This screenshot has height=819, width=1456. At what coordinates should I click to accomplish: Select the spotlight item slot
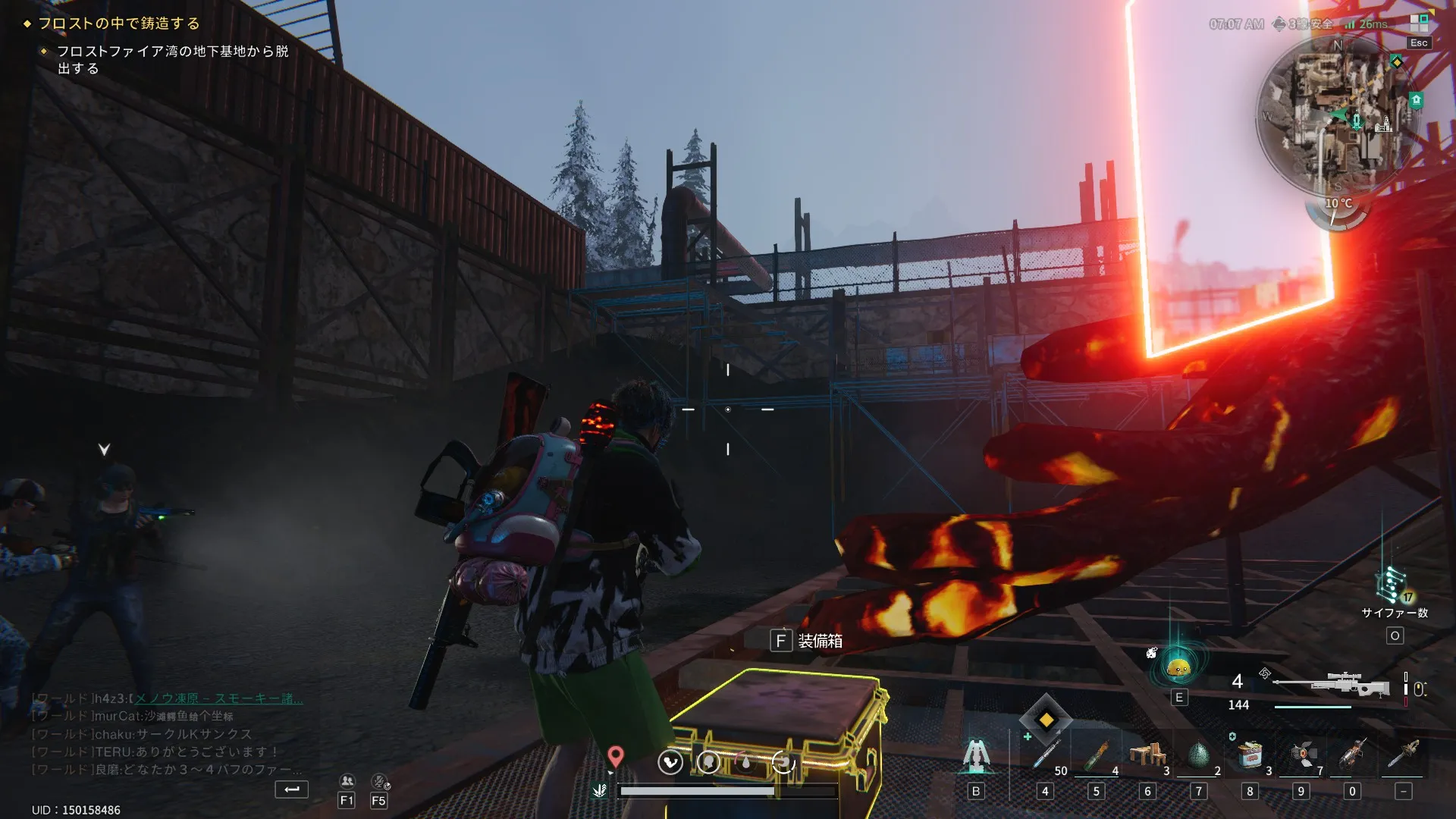click(1301, 755)
